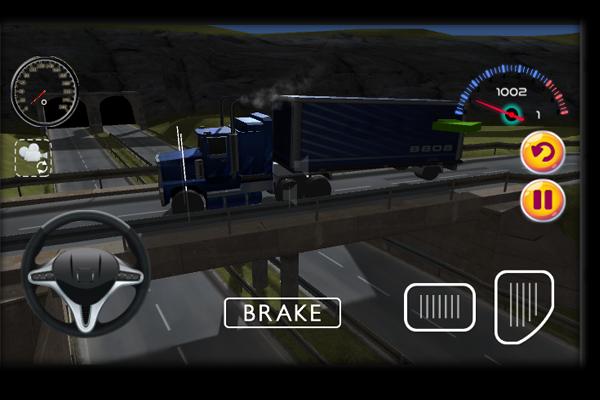Screen dimensions: 600x400
Task: Click the steering wheel control
Action: click(86, 273)
